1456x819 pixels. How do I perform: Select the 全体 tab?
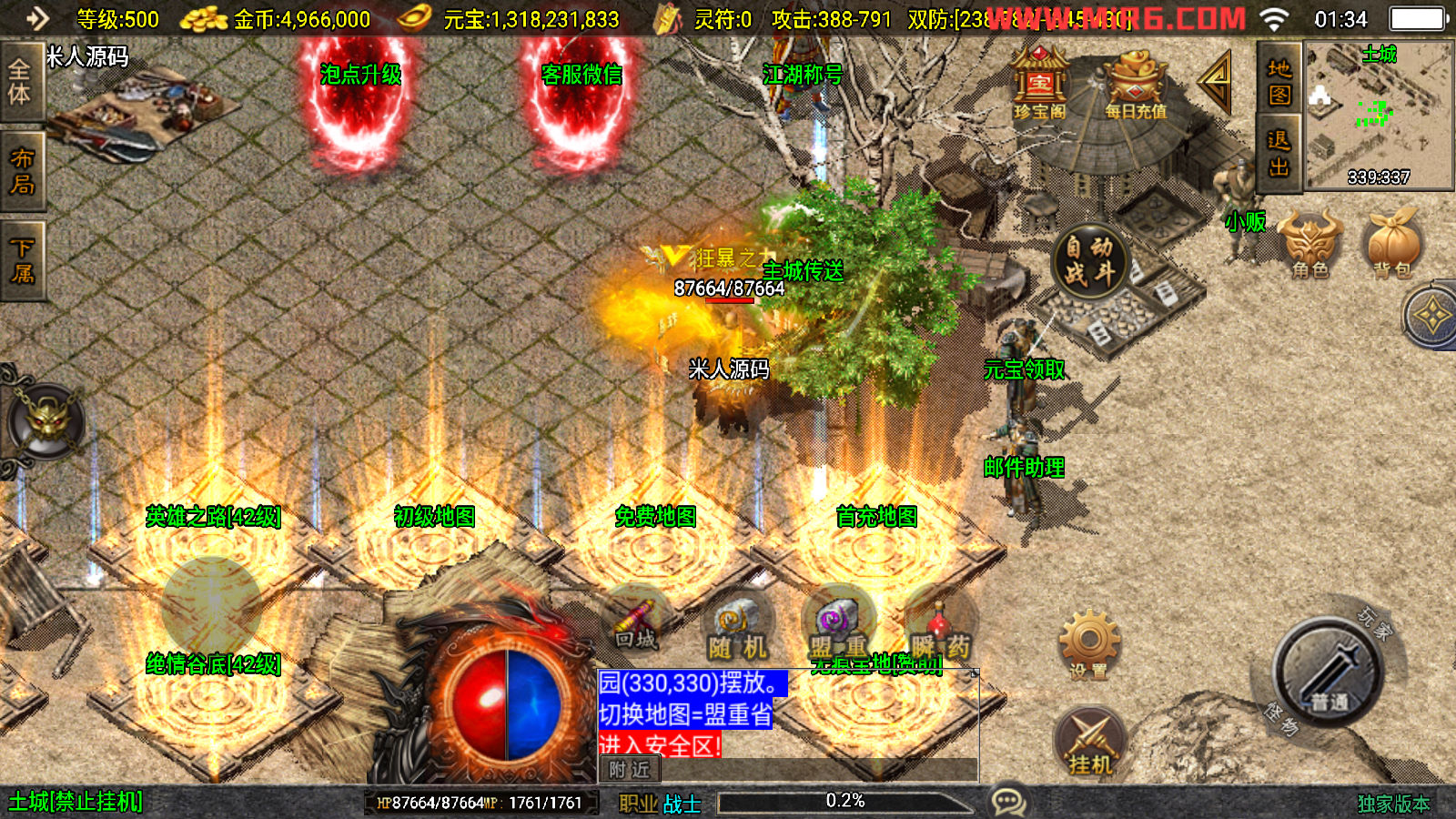[20, 82]
